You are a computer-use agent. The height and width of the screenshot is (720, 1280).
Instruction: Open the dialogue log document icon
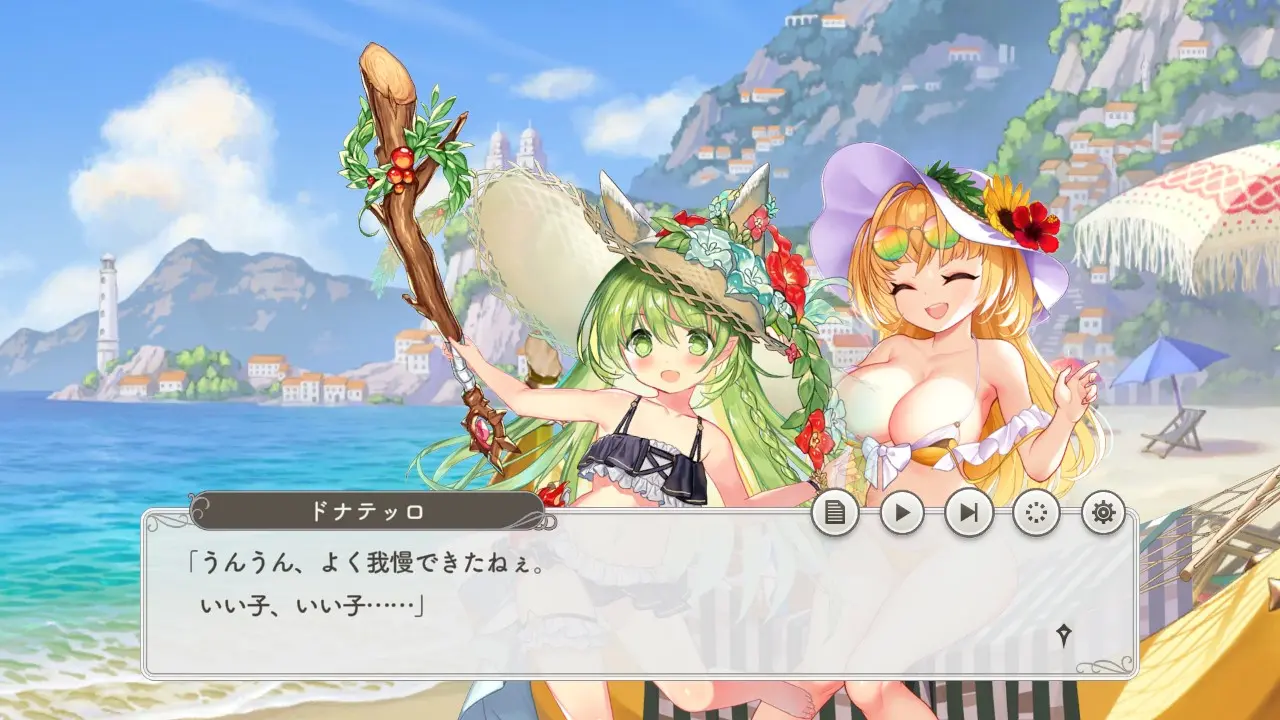(835, 514)
